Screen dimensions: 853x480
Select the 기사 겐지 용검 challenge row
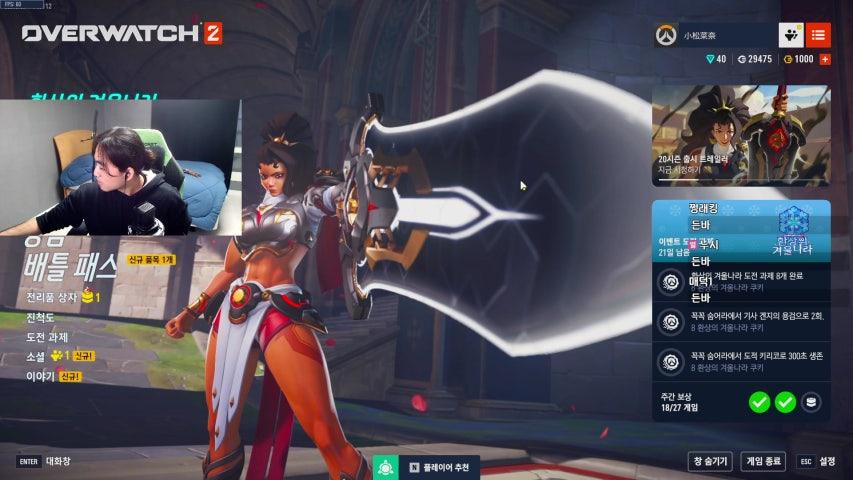[741, 322]
